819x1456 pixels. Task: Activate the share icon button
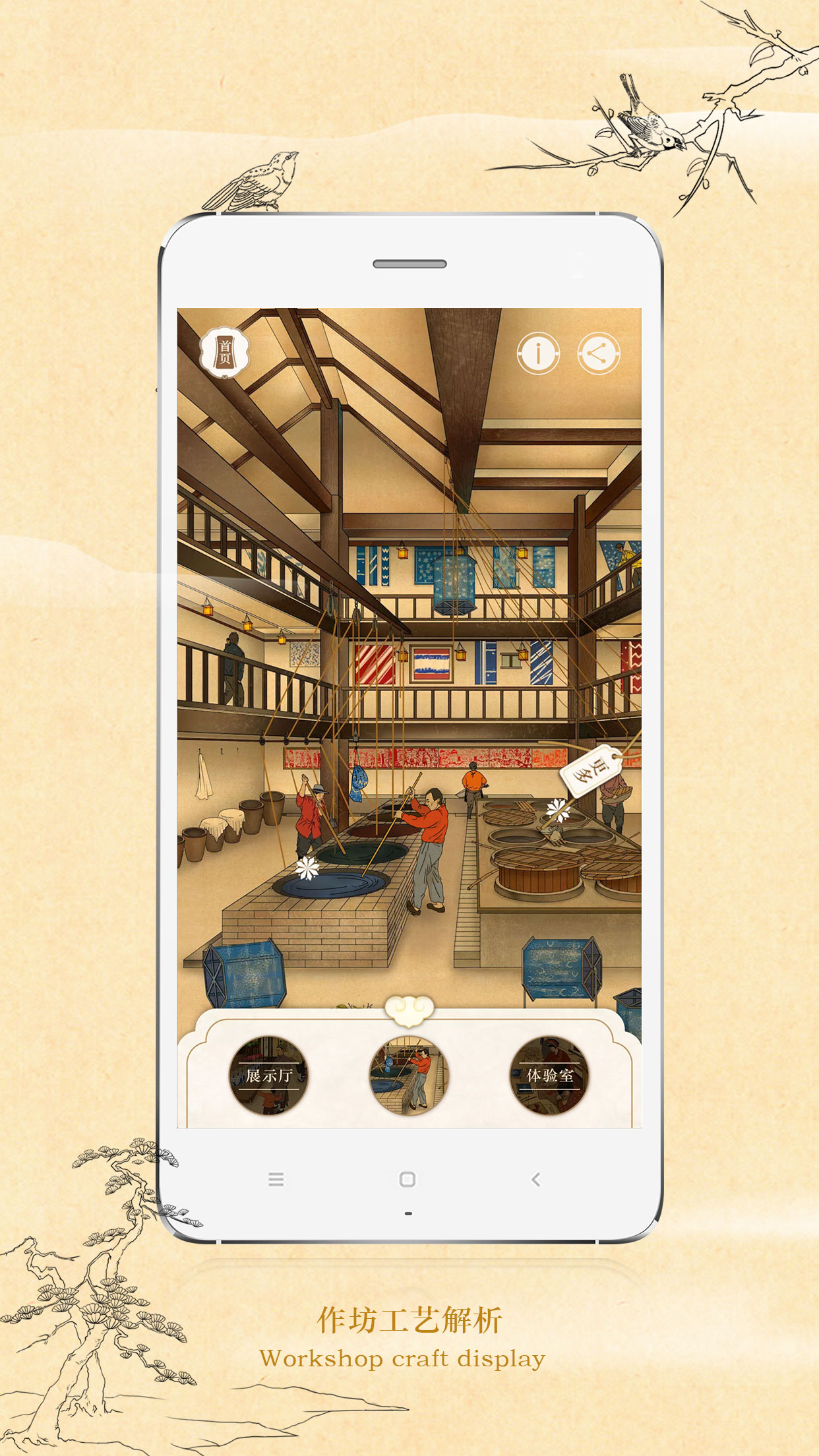(598, 353)
